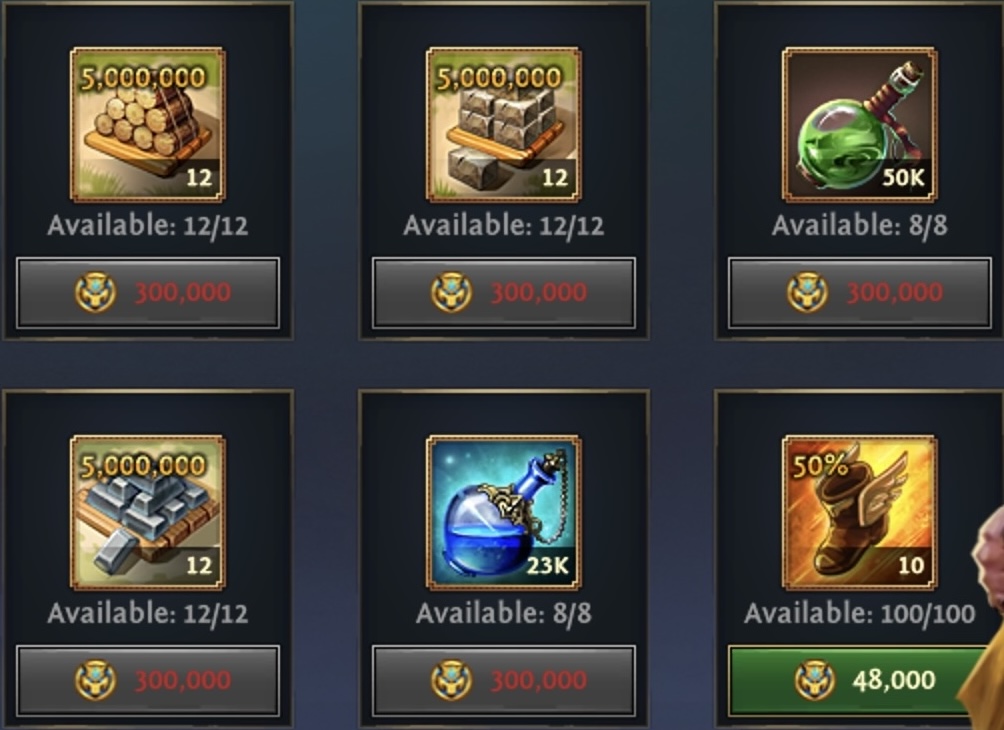Buy the iron ingots for 300,000
Viewport: 1004px width, 730px height.
148,681
